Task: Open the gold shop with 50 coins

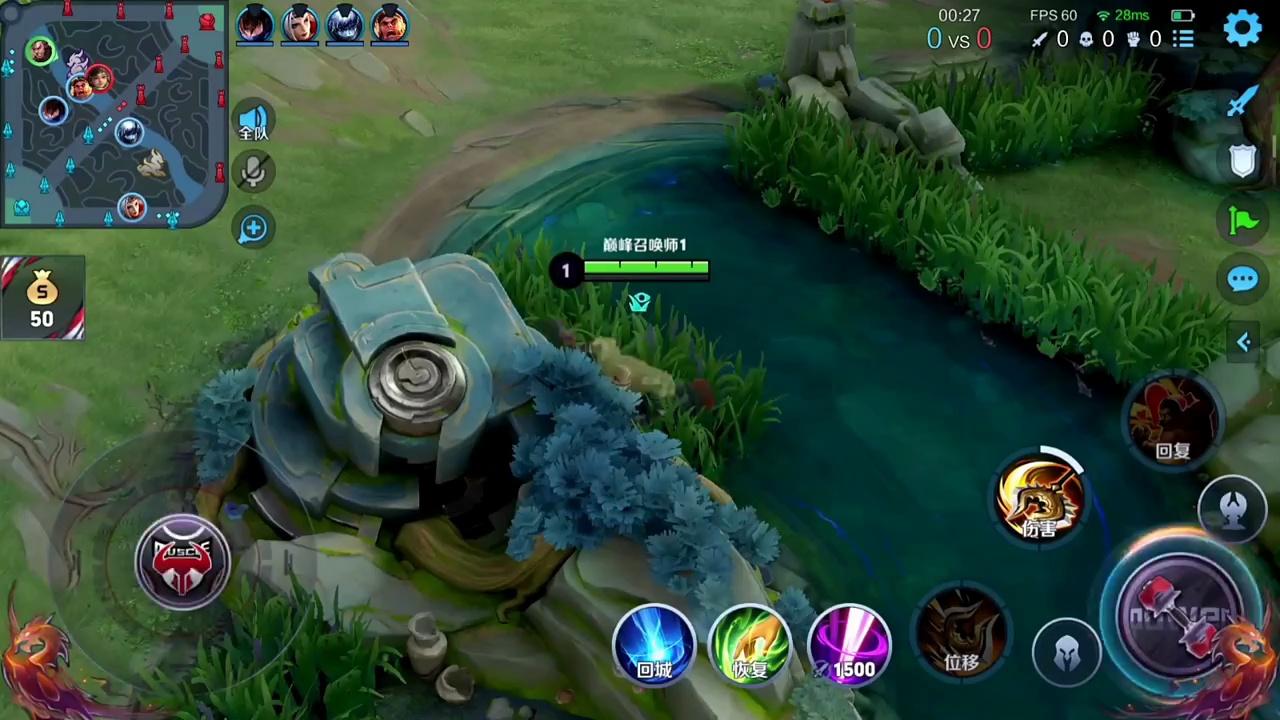Action: [42, 299]
